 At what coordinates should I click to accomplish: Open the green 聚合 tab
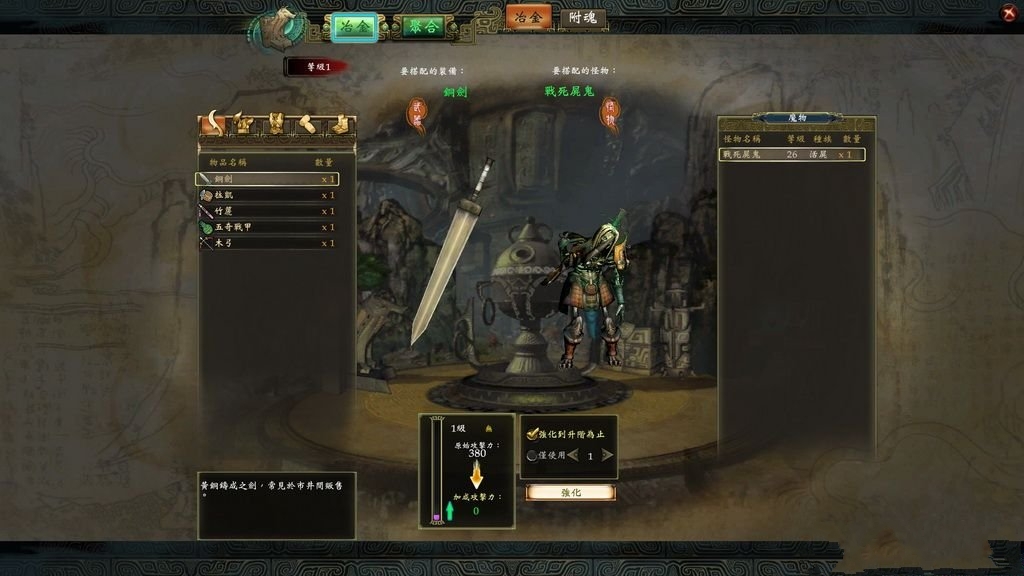click(x=419, y=27)
